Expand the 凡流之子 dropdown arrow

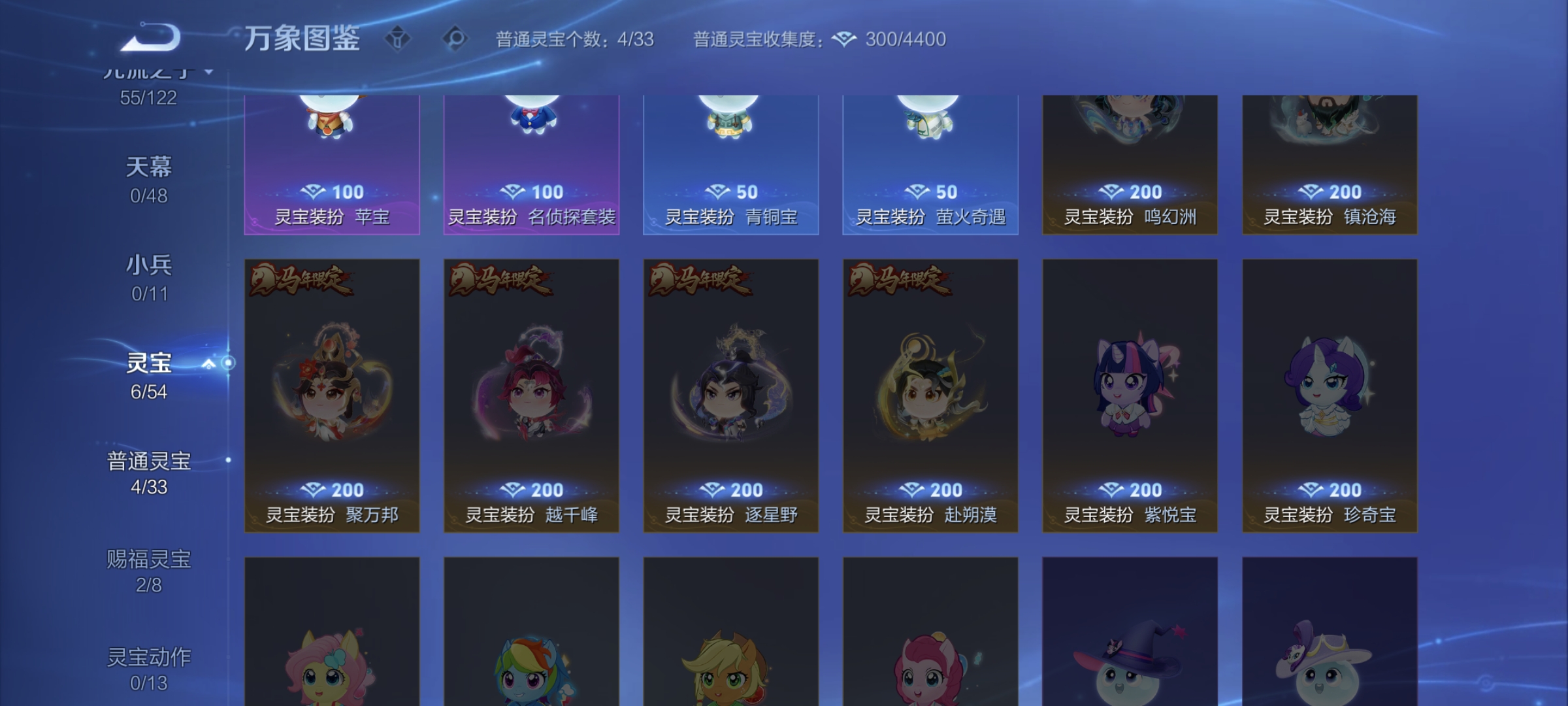pos(208,72)
